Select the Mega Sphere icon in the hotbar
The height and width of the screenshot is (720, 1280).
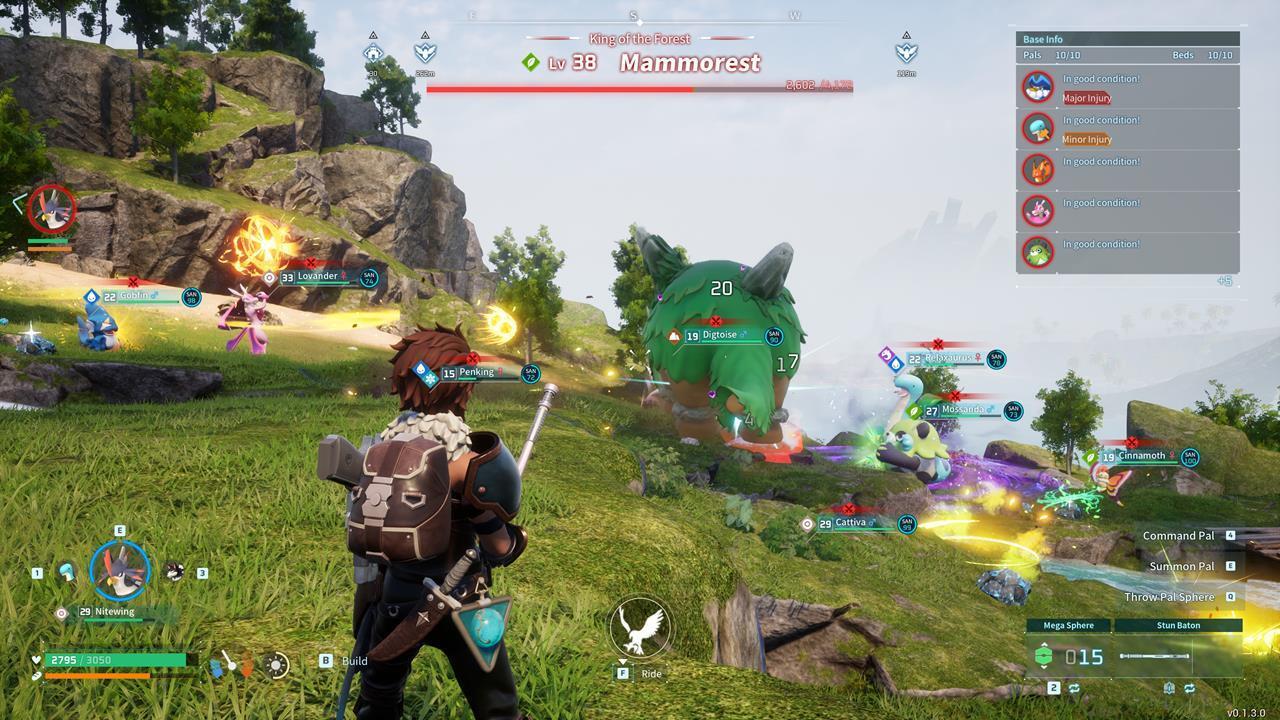coord(1044,655)
